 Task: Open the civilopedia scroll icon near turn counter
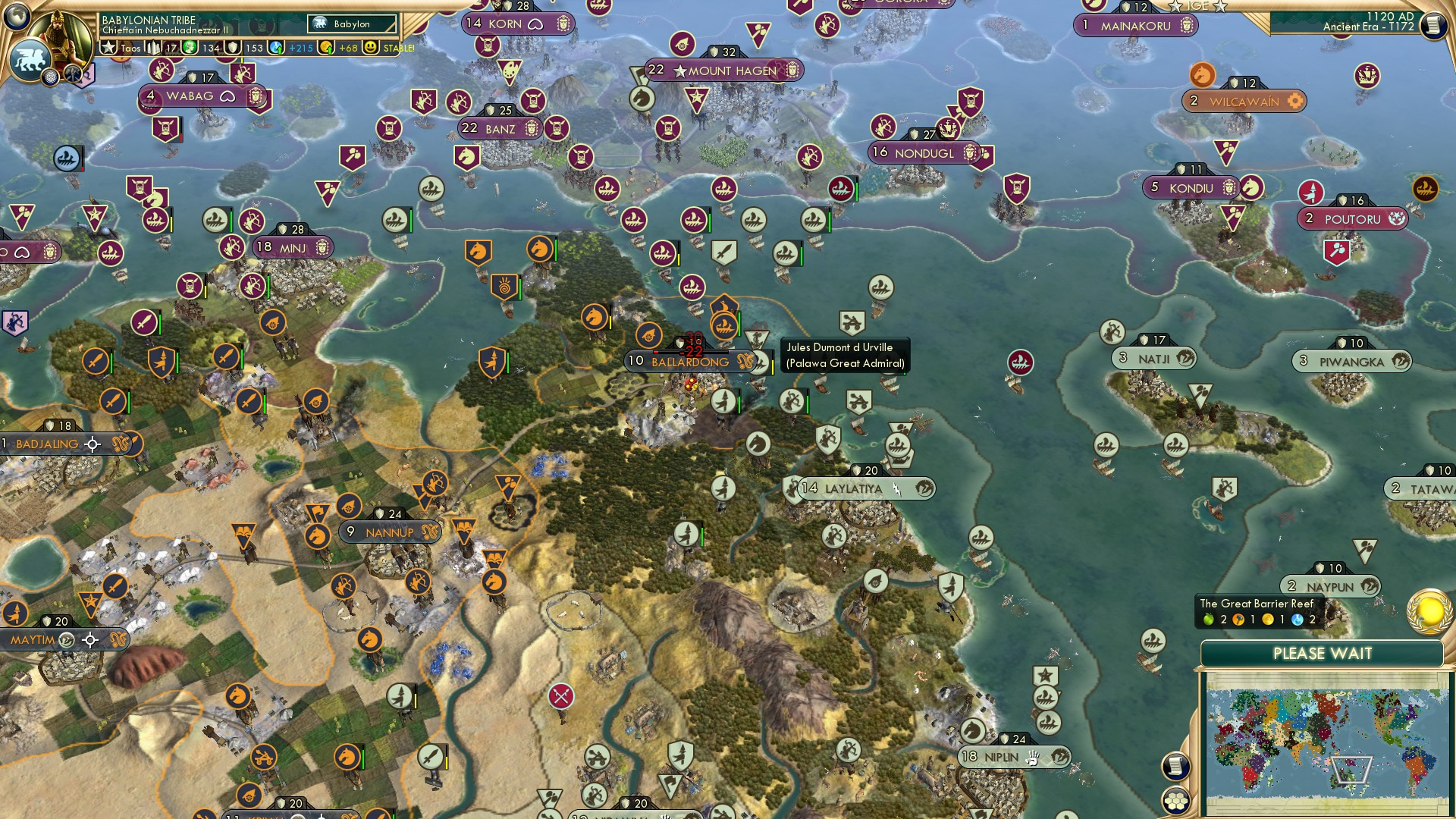pyautogui.click(x=1434, y=25)
